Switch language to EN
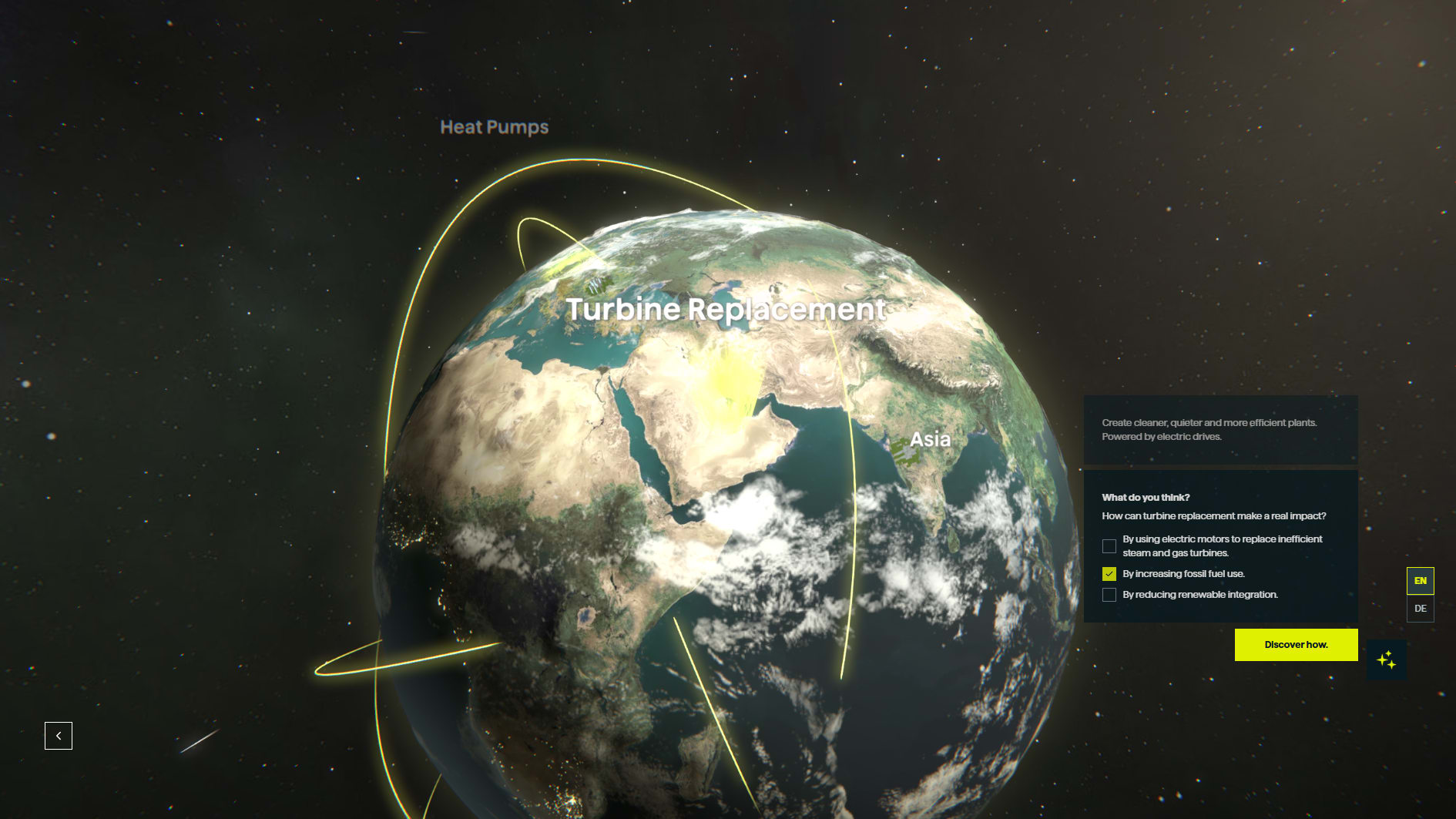1456x819 pixels. click(x=1420, y=581)
